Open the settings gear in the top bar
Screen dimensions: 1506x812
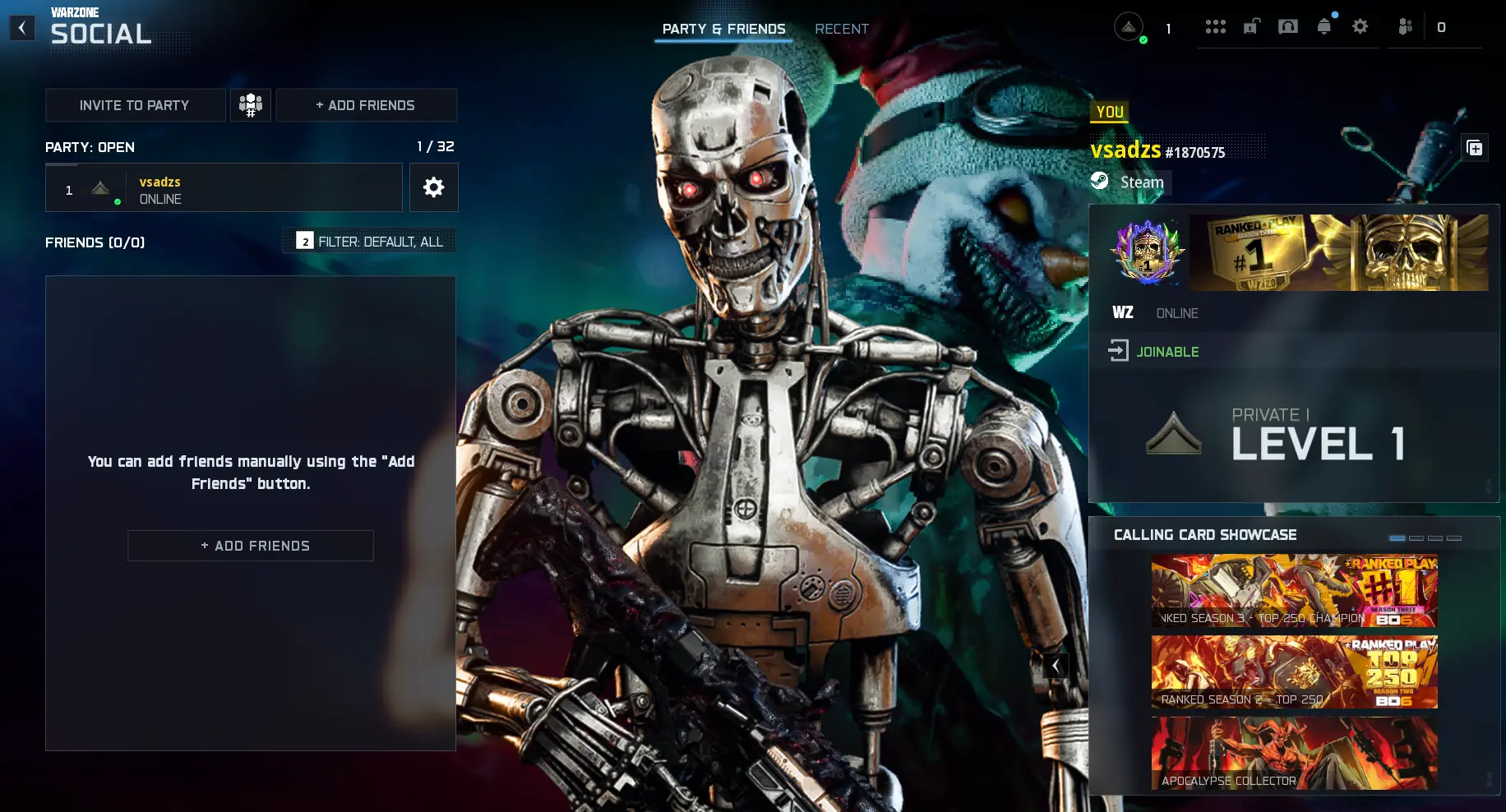click(x=1360, y=26)
